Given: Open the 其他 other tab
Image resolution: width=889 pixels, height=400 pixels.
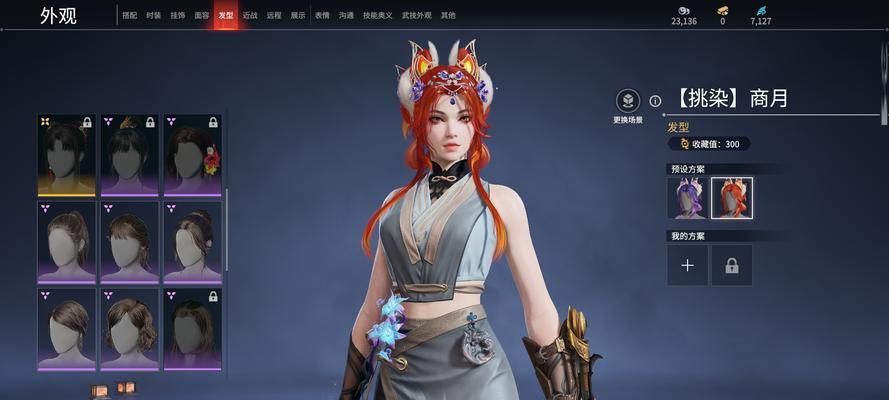Looking at the screenshot, I should [448, 16].
